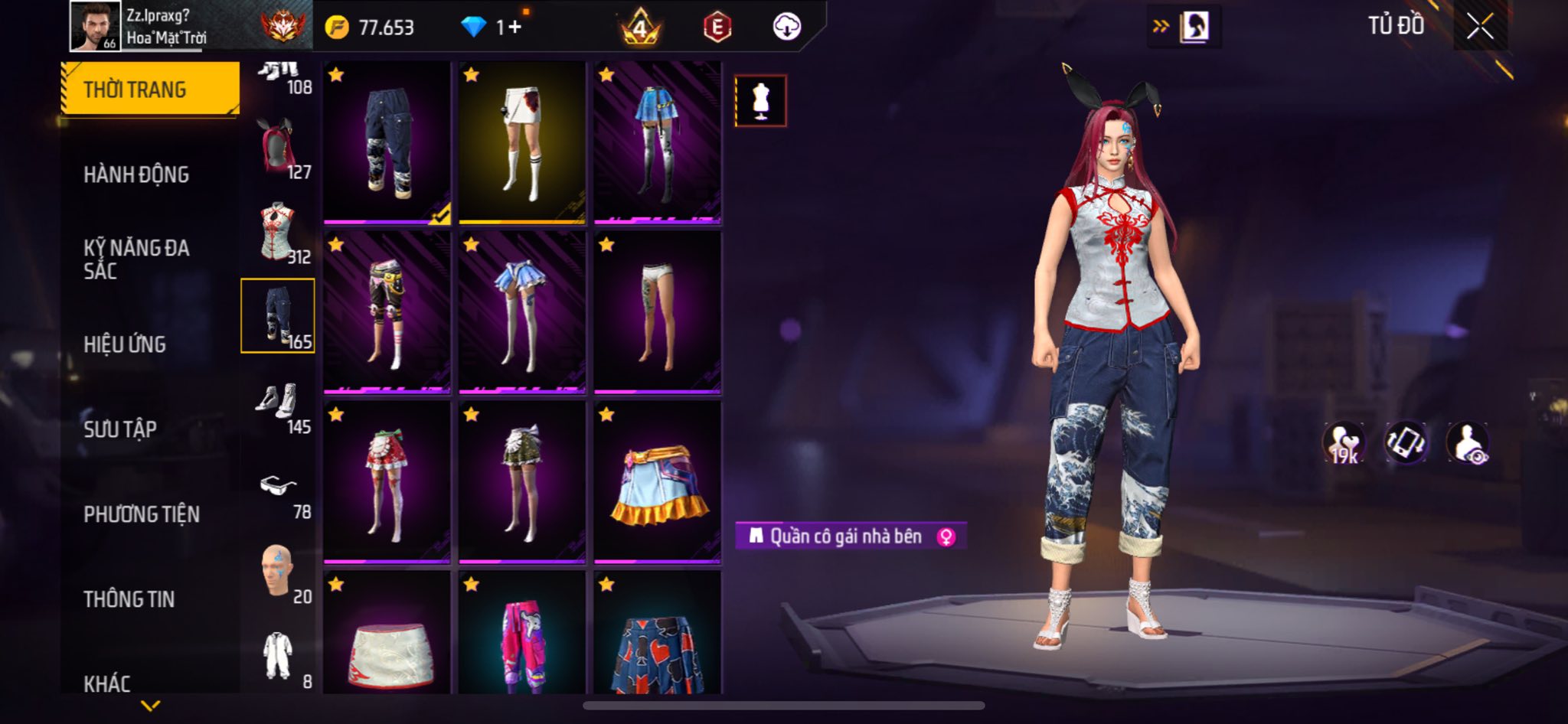
Task: Add diamonds using the plus button
Action: tap(514, 28)
